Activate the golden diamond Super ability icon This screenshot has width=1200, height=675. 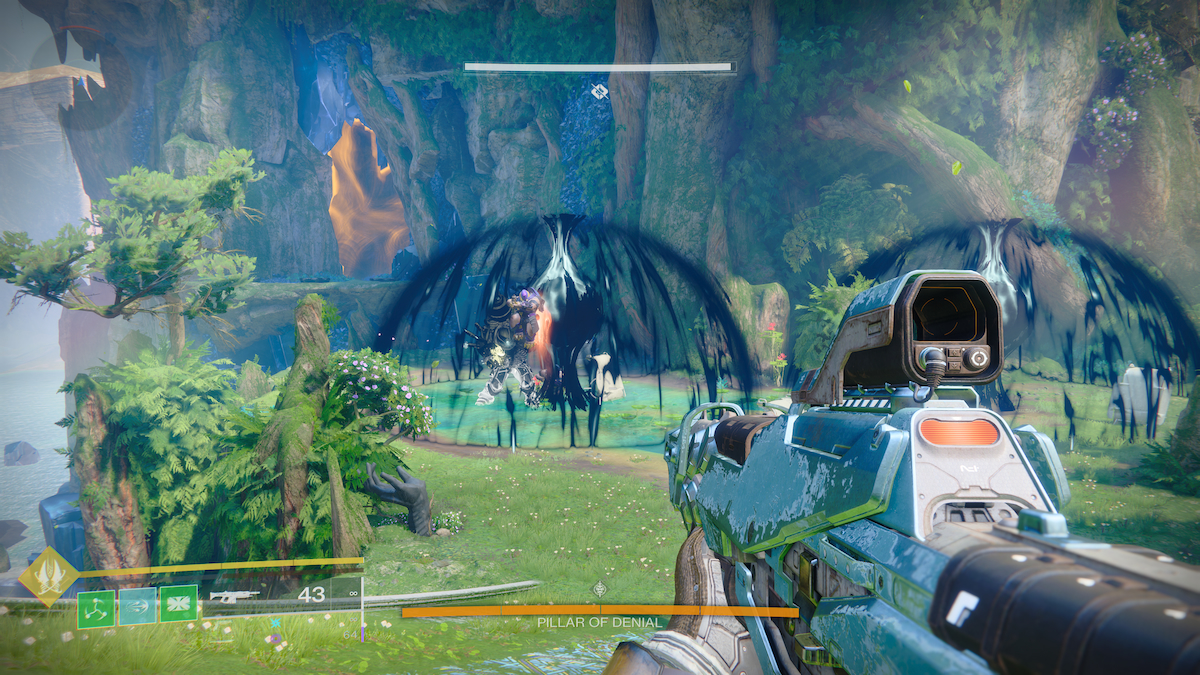[x=49, y=577]
